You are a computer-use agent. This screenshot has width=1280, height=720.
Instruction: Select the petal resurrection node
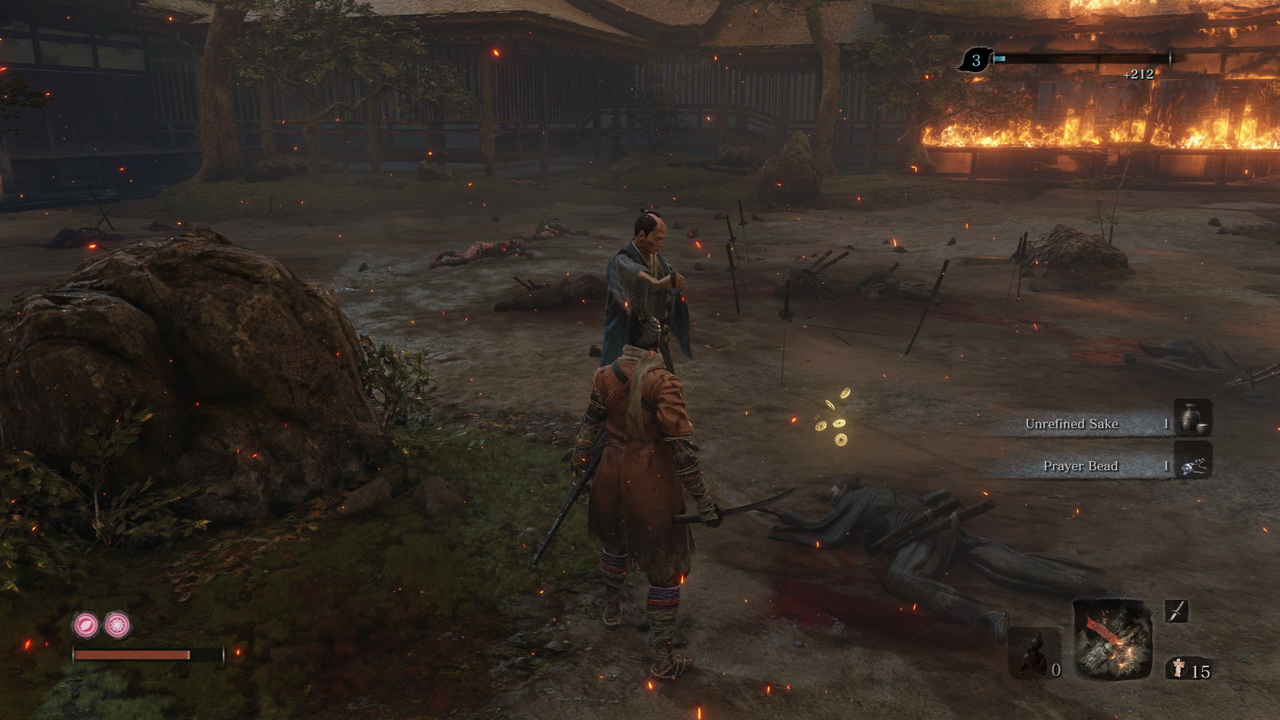coord(85,625)
